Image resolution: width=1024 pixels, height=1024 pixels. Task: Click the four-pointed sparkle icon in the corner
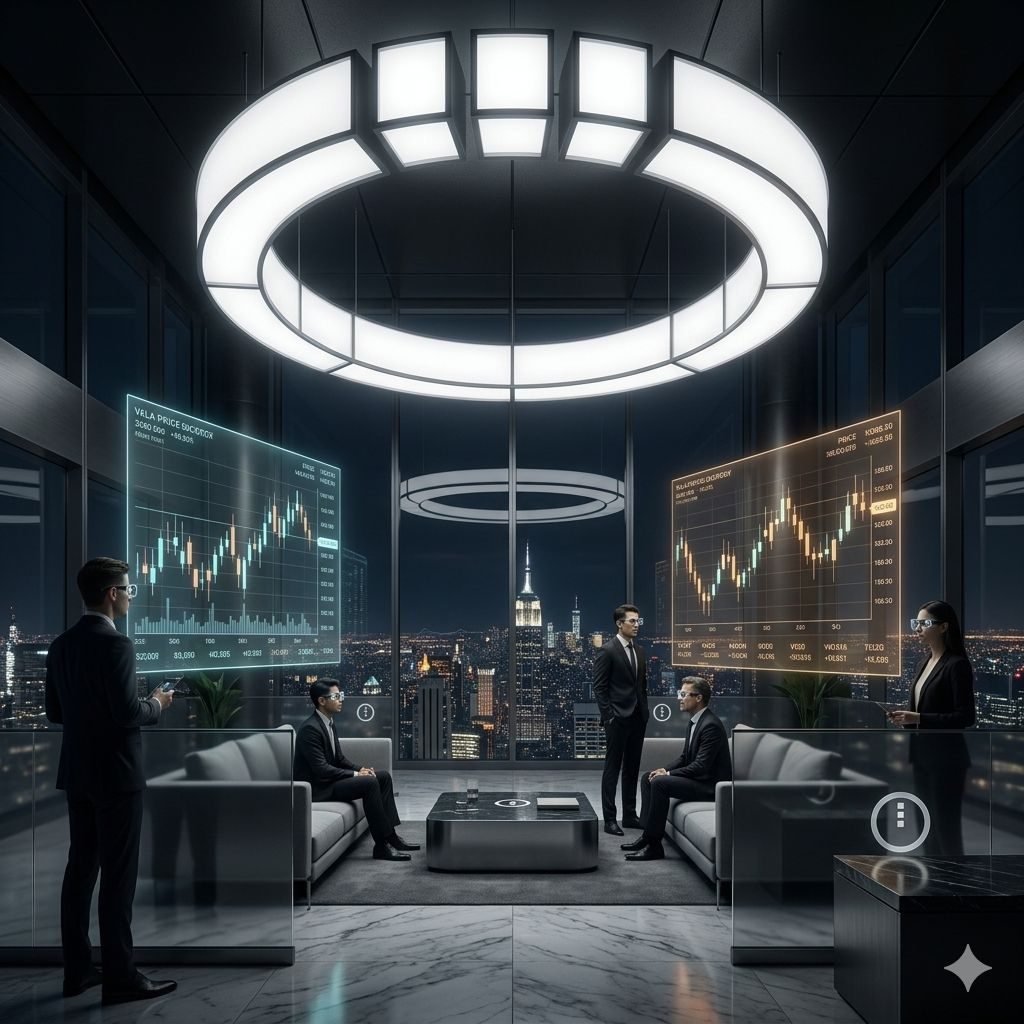pyautogui.click(x=967, y=967)
